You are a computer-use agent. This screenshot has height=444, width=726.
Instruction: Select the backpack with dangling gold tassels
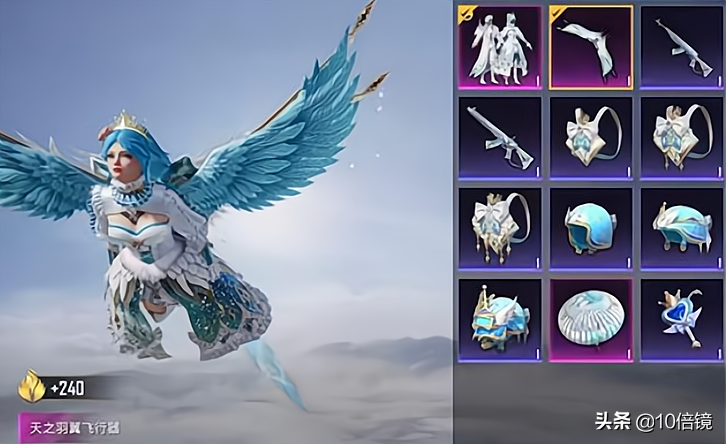(499, 229)
